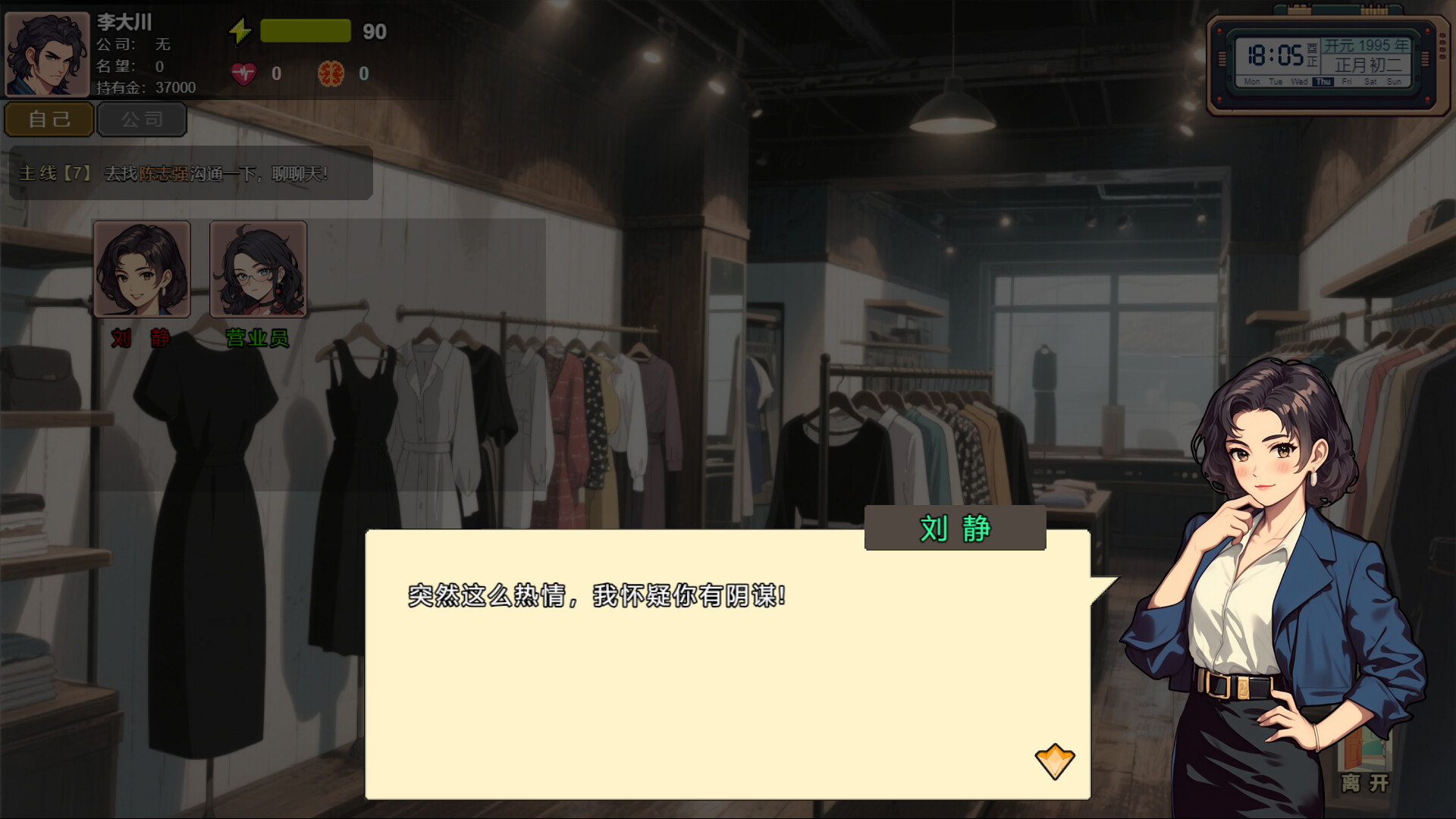Switch to the 公司 tab
The height and width of the screenshot is (819, 1456).
tap(141, 119)
